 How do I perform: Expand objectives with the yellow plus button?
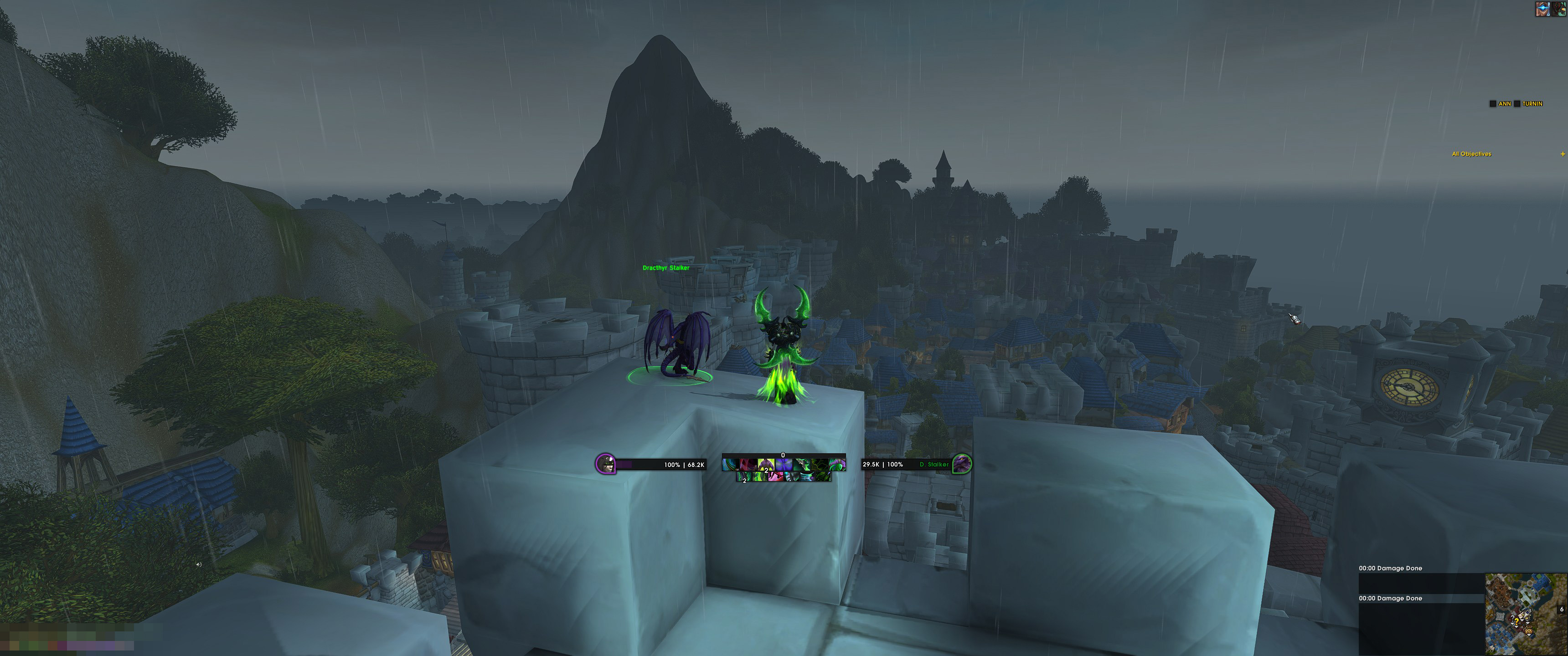1563,154
